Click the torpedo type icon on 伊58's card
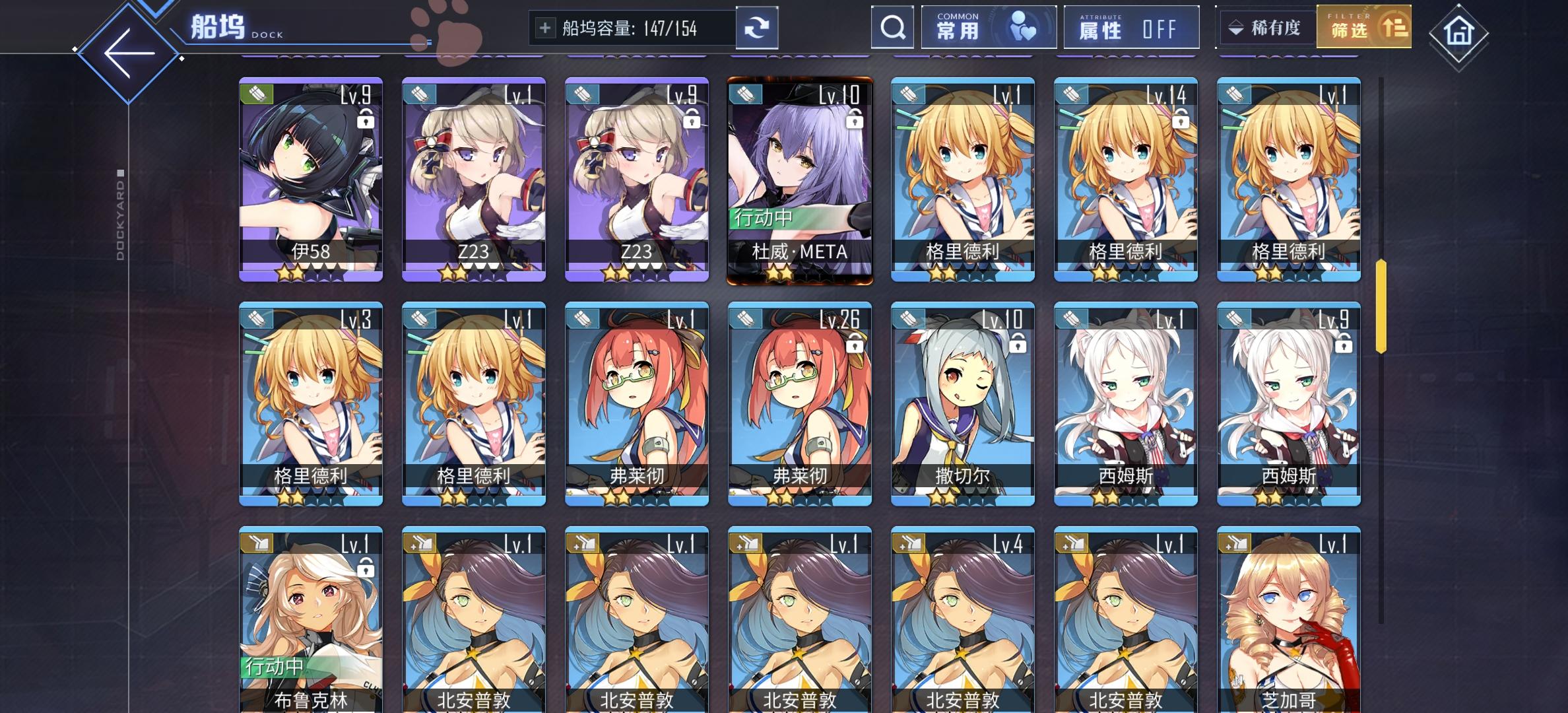The width and height of the screenshot is (1568, 713). pyautogui.click(x=256, y=94)
